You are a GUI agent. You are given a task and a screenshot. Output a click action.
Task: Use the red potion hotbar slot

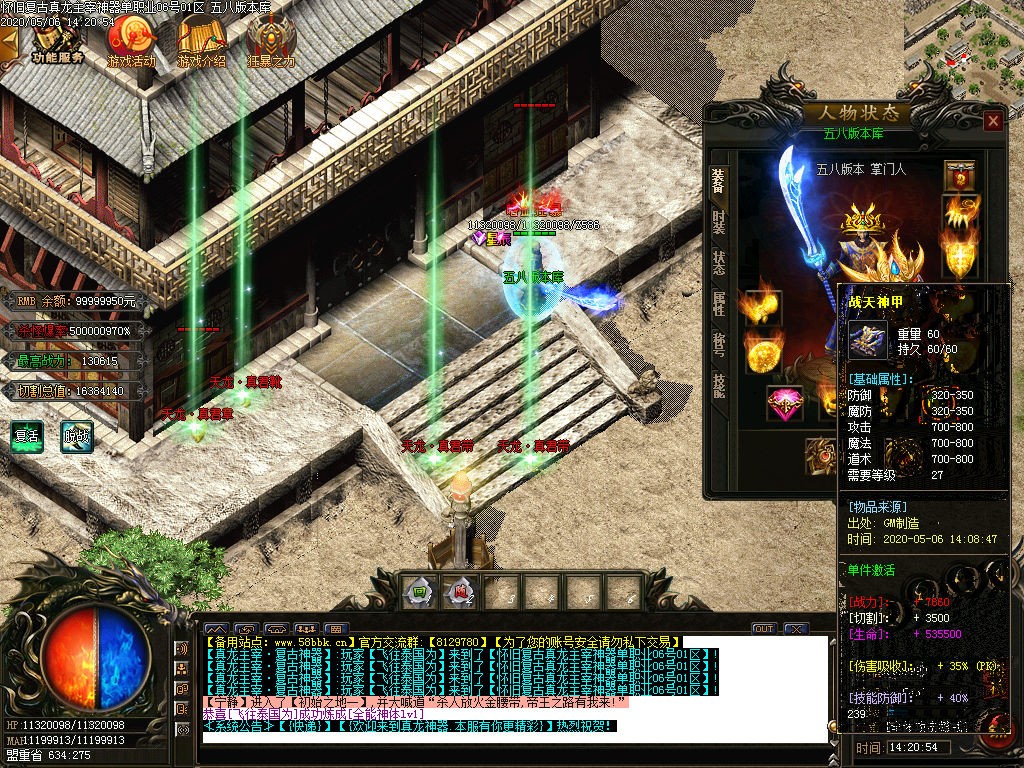click(459, 591)
